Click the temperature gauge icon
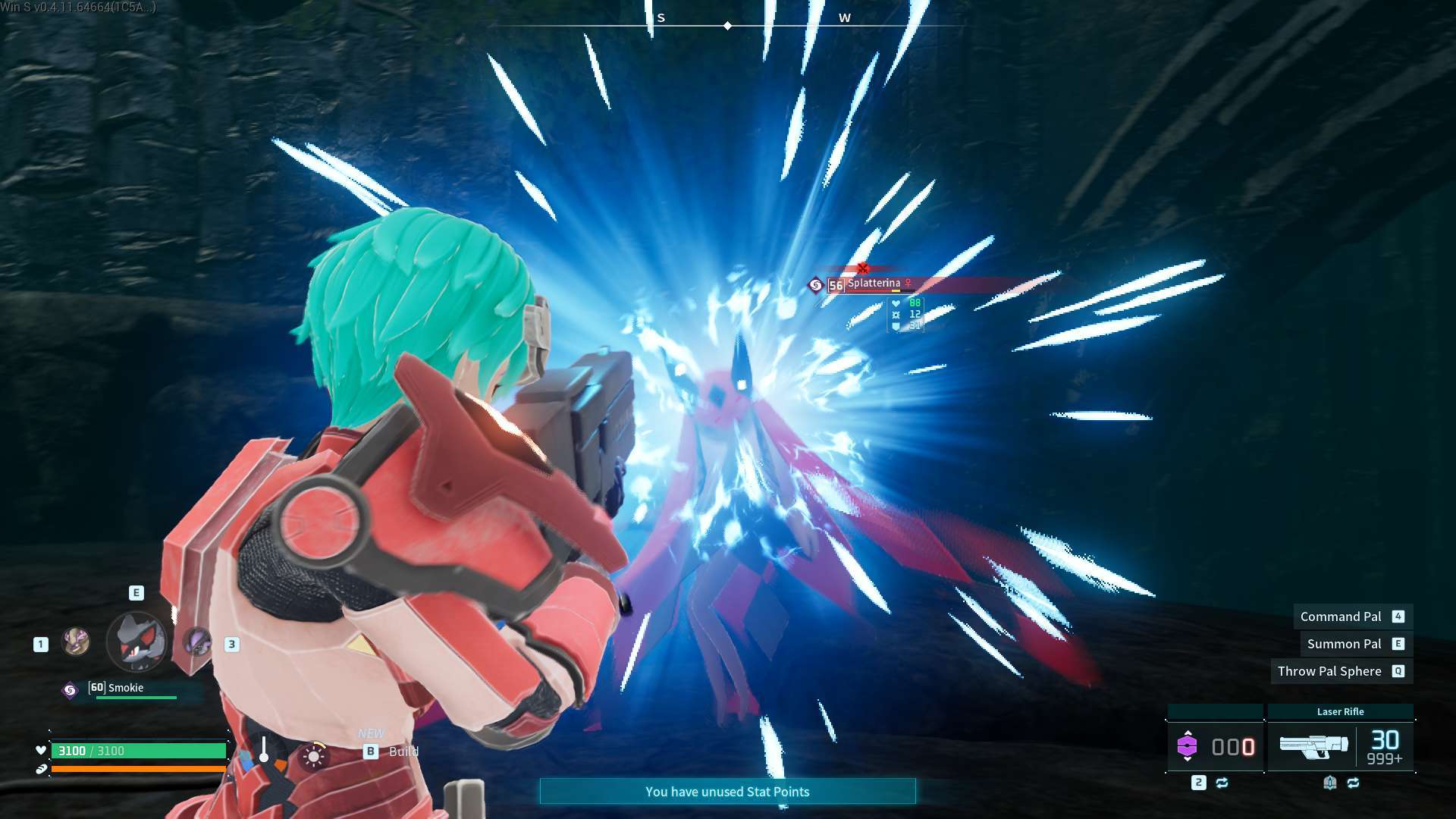Viewport: 1456px width, 819px height. pos(263,749)
